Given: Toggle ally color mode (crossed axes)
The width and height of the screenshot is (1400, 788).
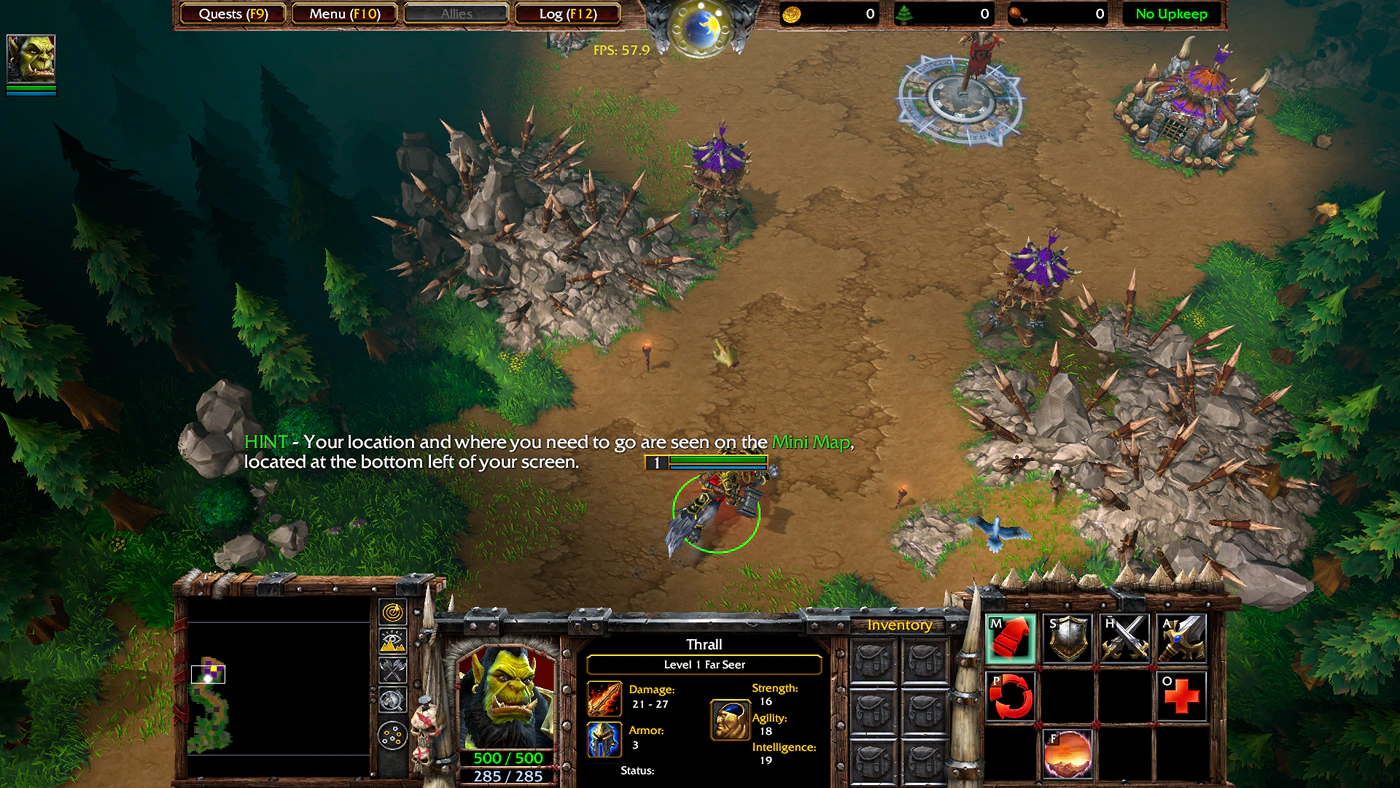Looking at the screenshot, I should click(392, 671).
